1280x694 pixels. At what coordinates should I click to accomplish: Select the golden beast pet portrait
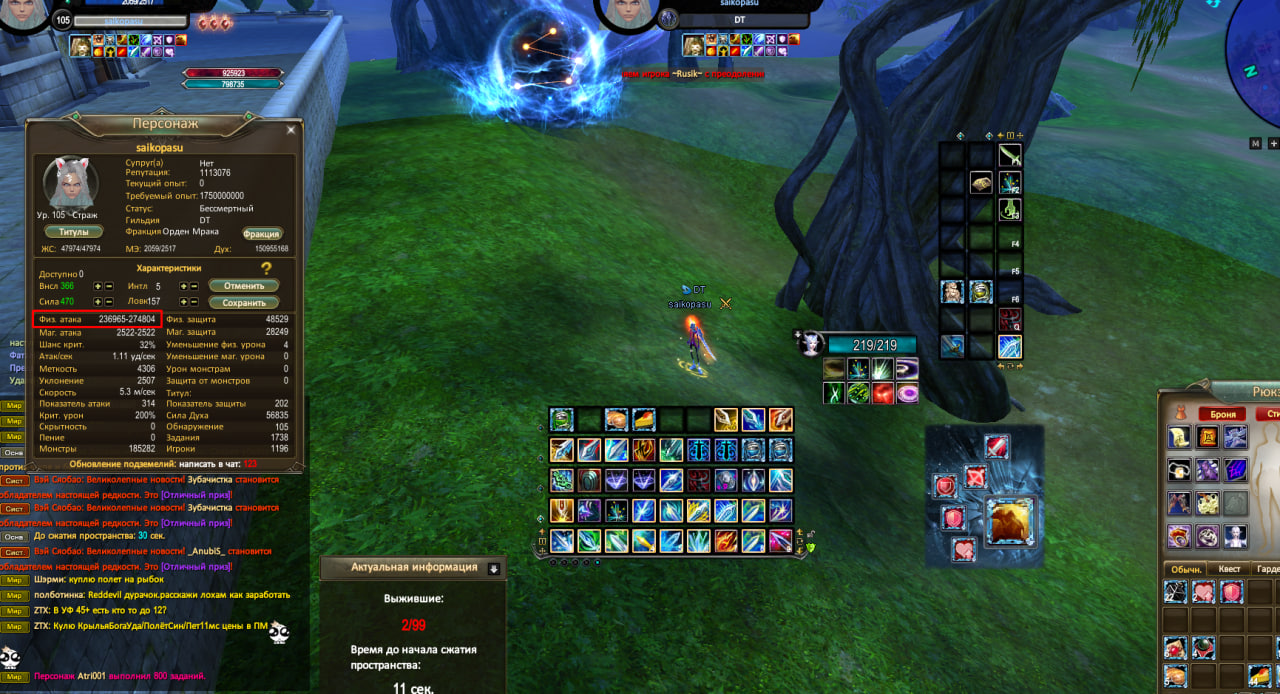coord(1010,520)
